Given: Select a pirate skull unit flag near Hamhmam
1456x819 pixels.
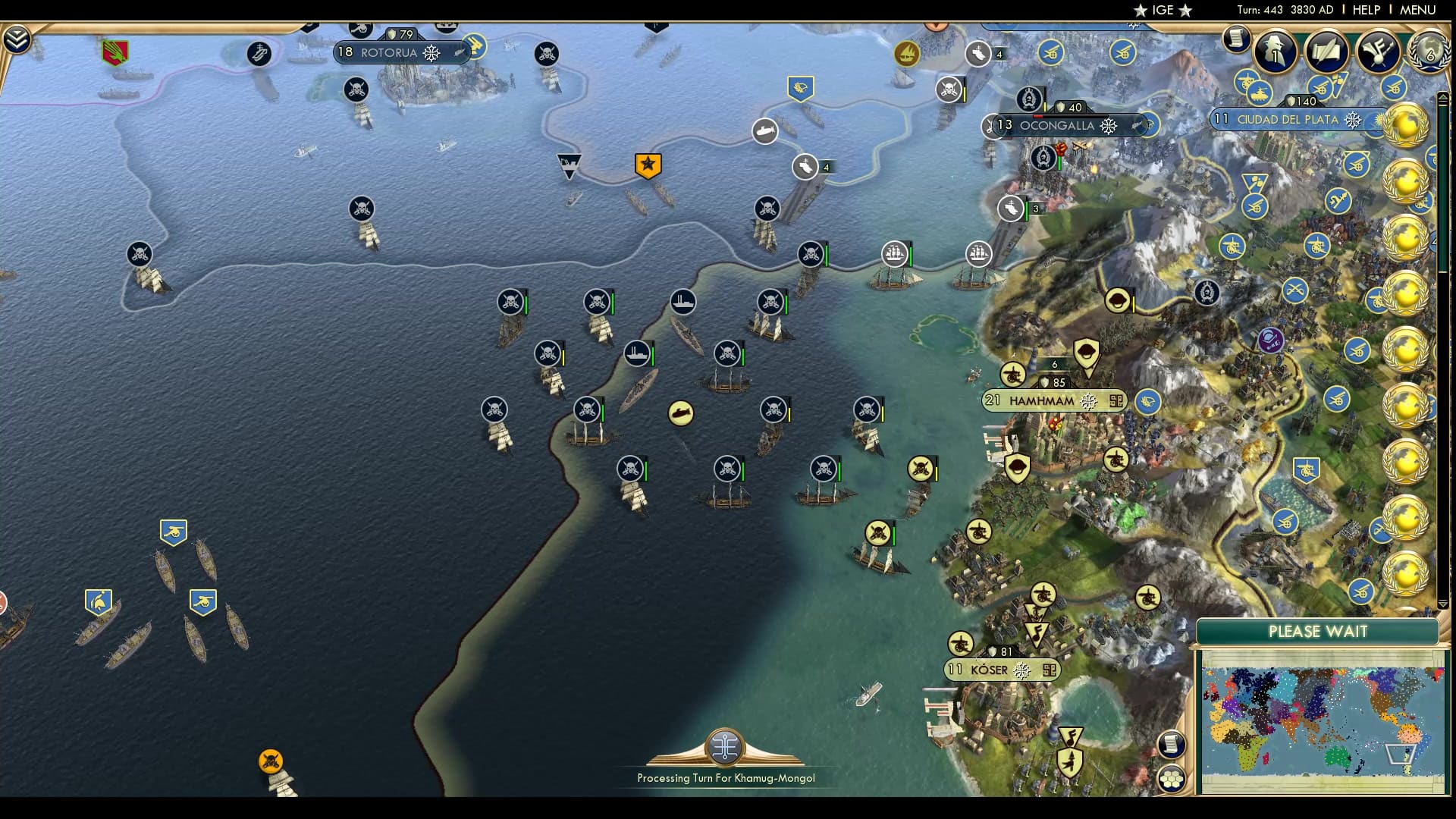Looking at the screenshot, I should (920, 468).
